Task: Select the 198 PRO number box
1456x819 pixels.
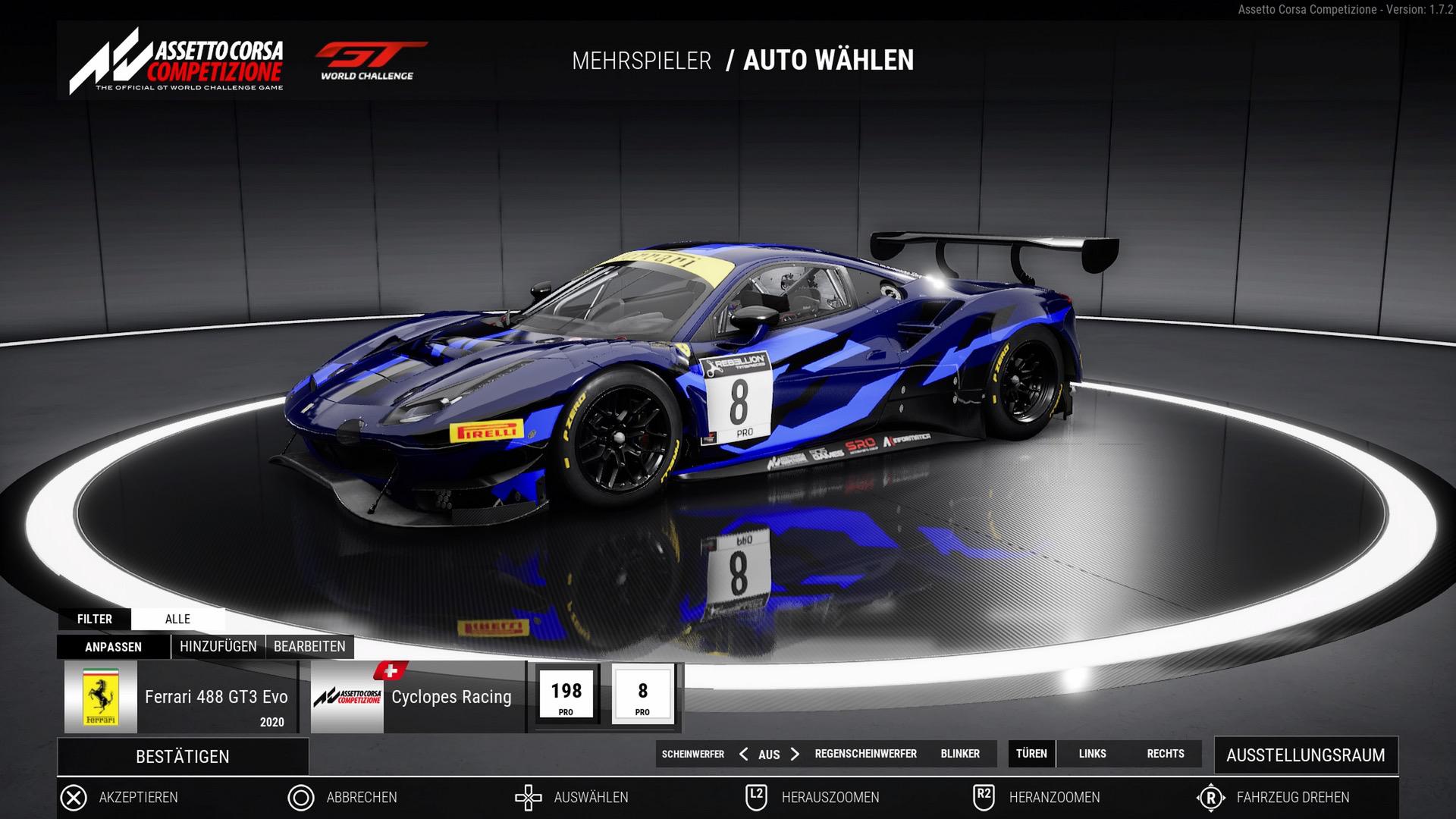Action: pyautogui.click(x=566, y=695)
